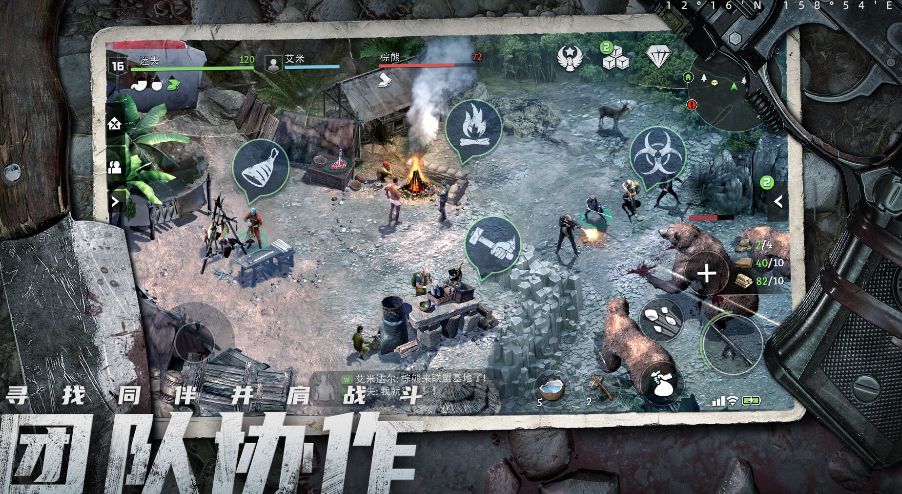The image size is (902, 494).
Task: Tap the handshake speech bubble
Action: pyautogui.click(x=493, y=245)
